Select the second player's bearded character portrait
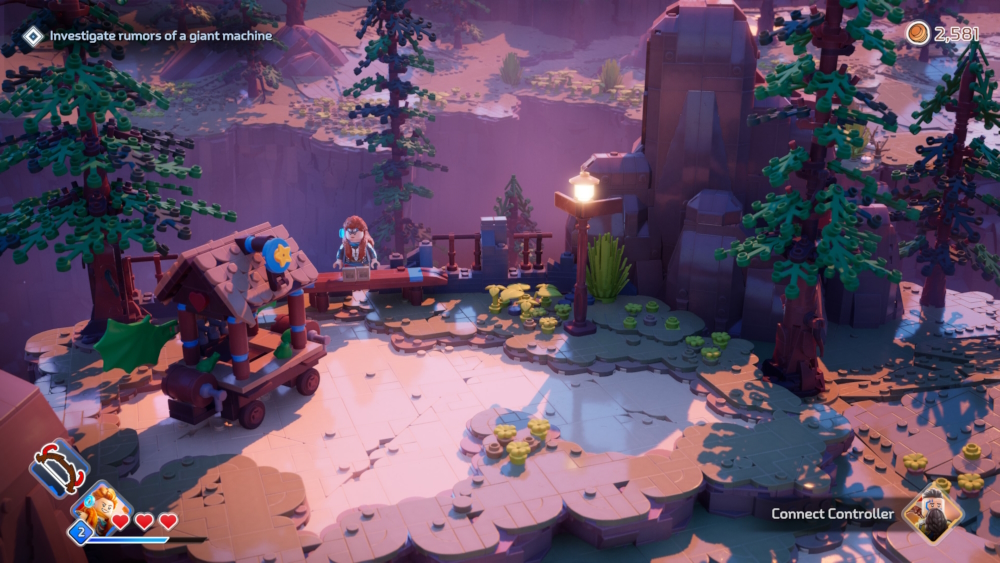 (932, 513)
